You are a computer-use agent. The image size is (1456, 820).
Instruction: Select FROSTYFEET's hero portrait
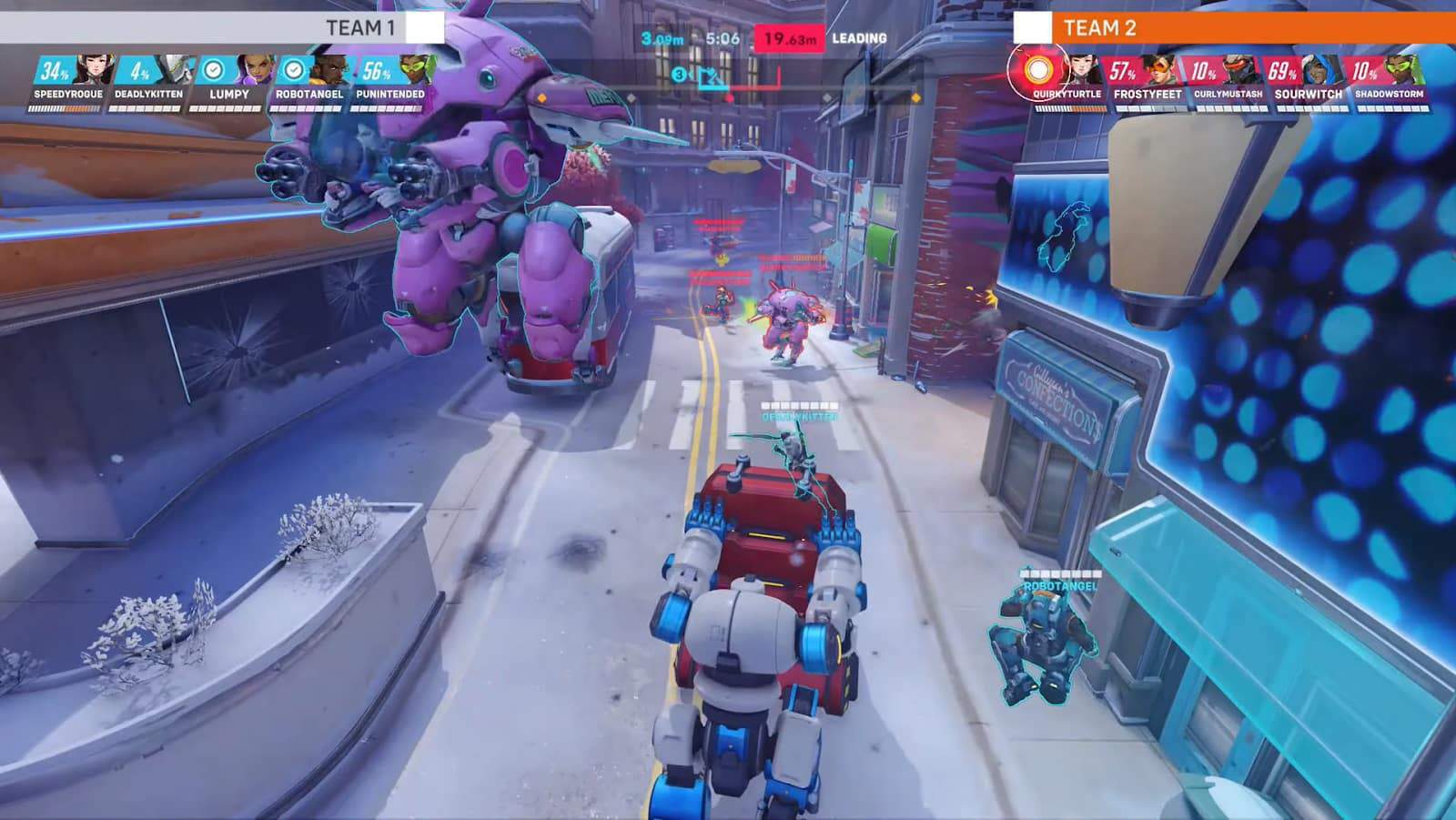1162,71
